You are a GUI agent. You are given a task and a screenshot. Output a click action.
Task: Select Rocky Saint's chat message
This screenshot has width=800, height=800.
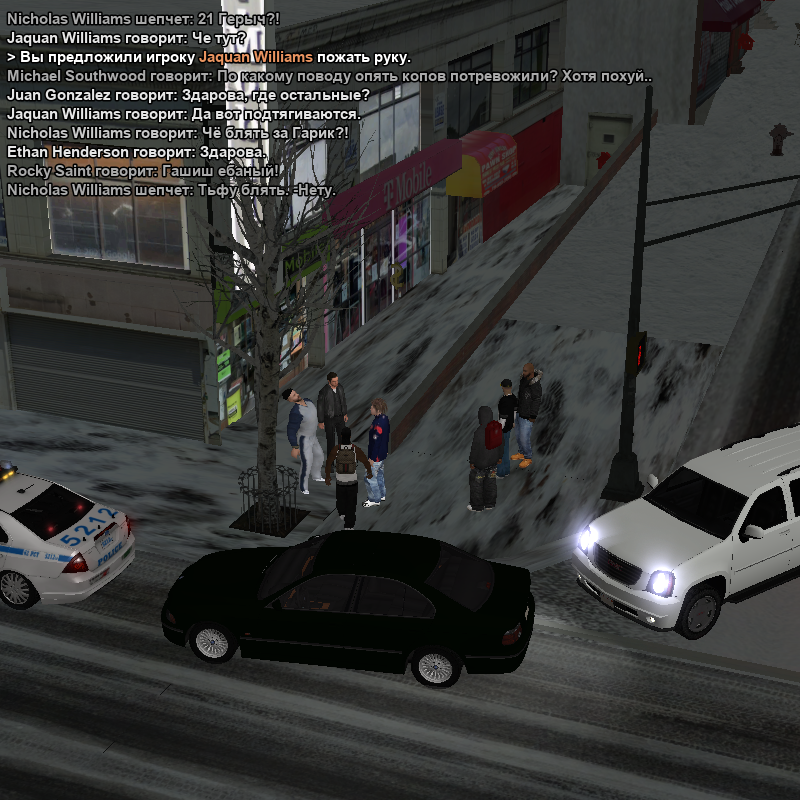click(143, 171)
